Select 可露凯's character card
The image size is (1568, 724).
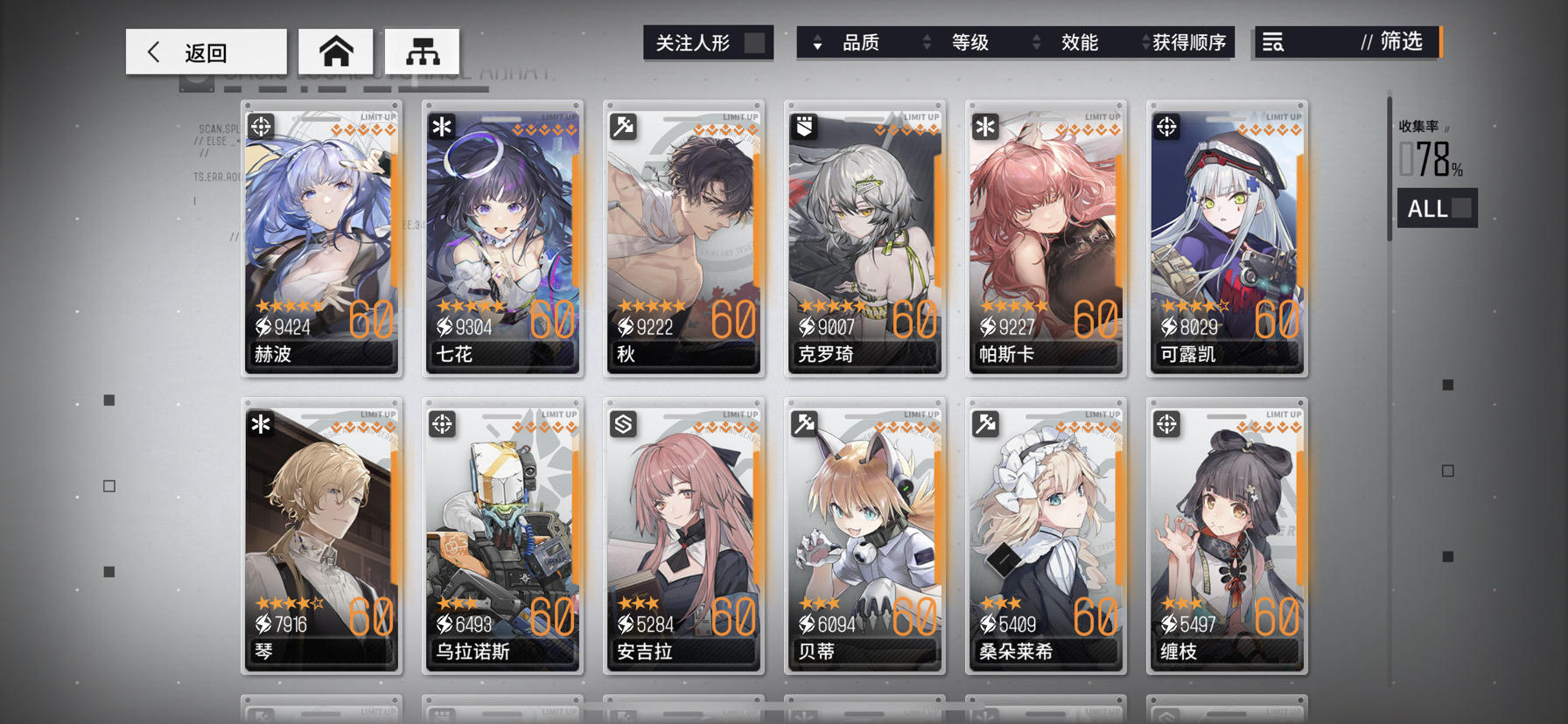coord(1227,240)
